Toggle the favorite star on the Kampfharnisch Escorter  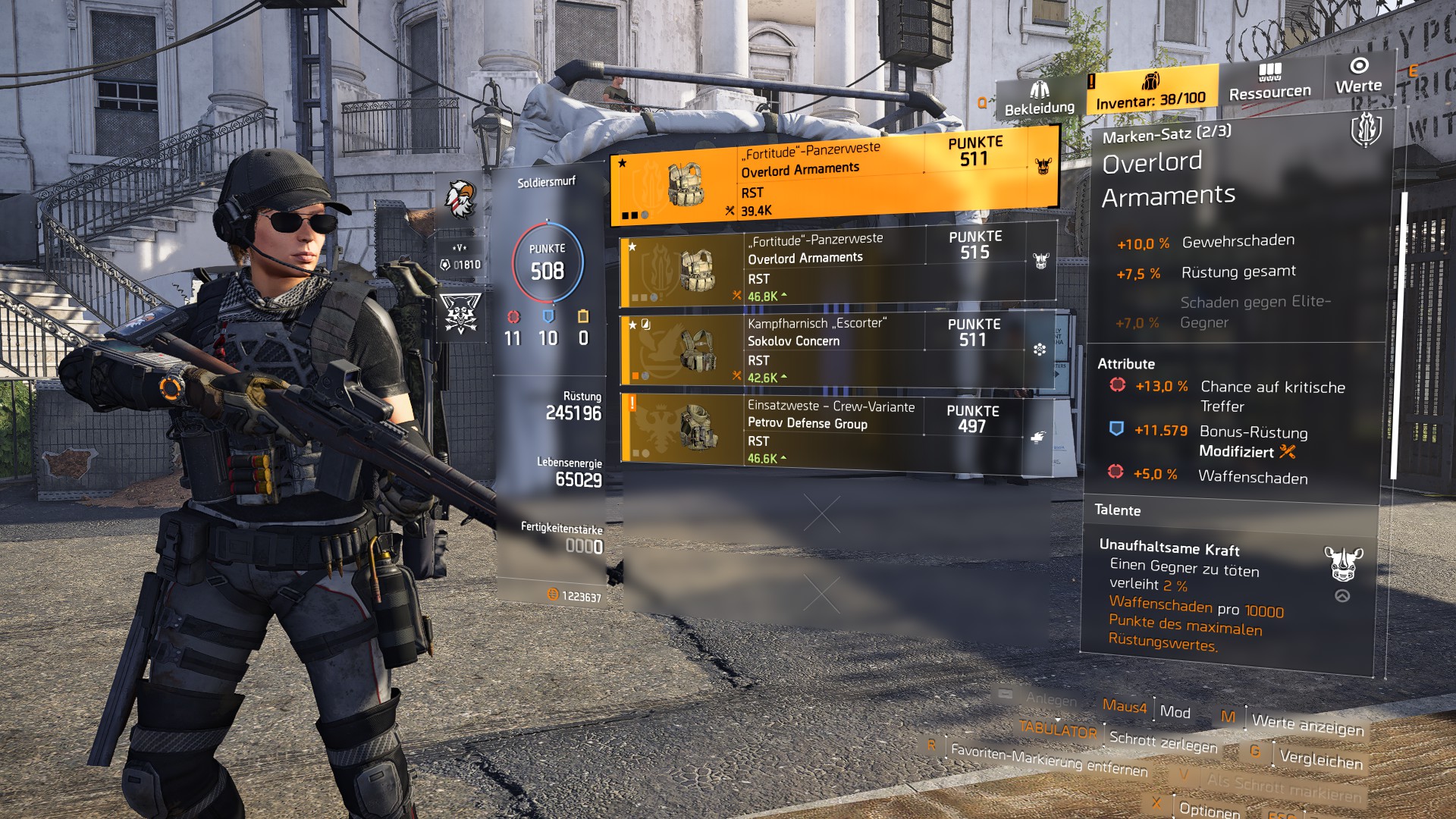[632, 326]
